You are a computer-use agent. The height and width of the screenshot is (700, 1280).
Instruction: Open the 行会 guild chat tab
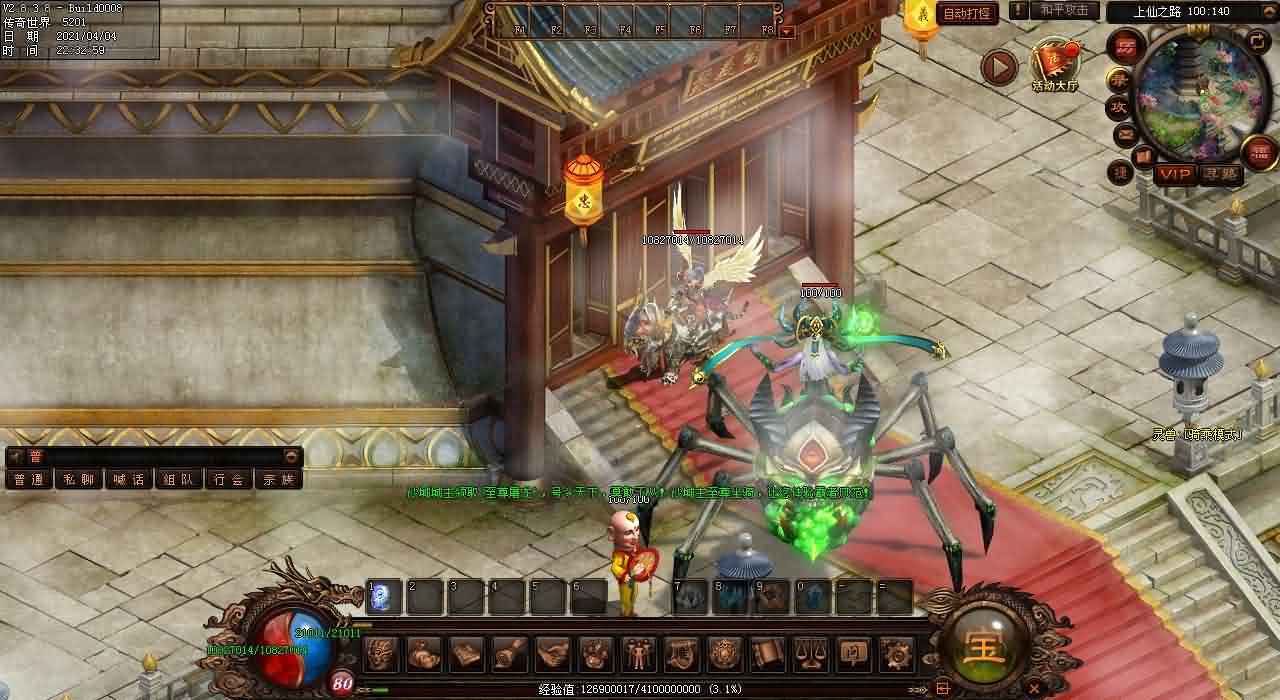click(x=228, y=479)
